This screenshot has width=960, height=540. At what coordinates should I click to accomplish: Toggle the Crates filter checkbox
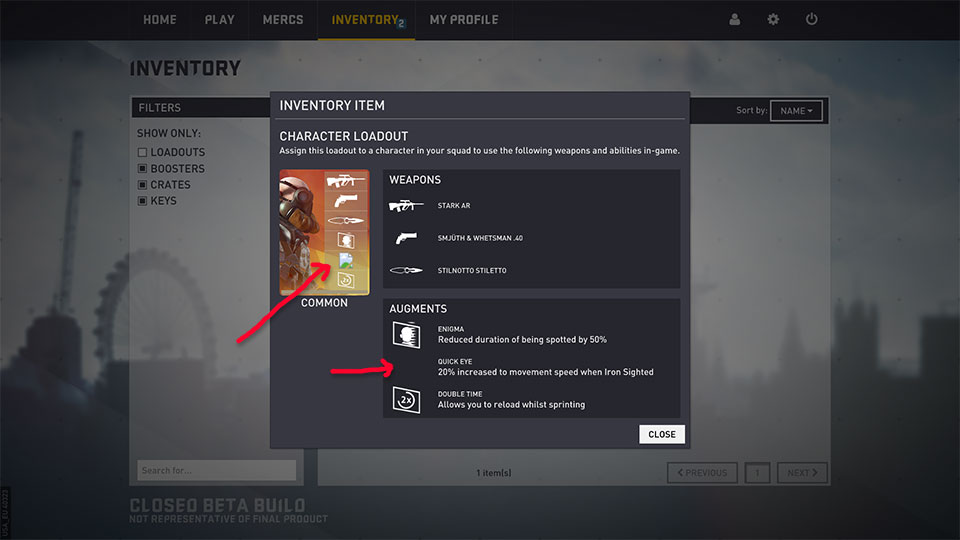tap(143, 185)
